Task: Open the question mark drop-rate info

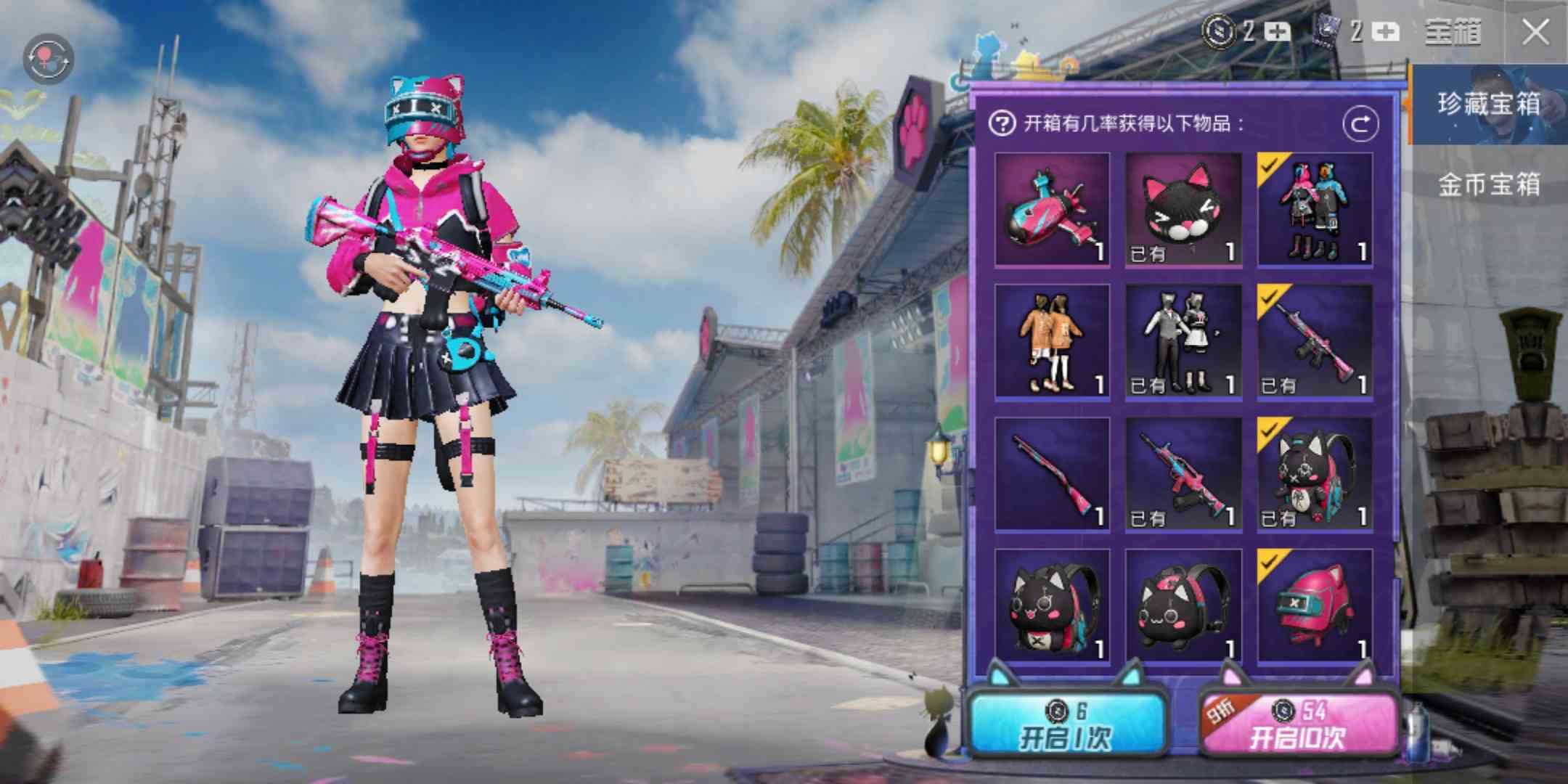Action: click(x=1002, y=124)
